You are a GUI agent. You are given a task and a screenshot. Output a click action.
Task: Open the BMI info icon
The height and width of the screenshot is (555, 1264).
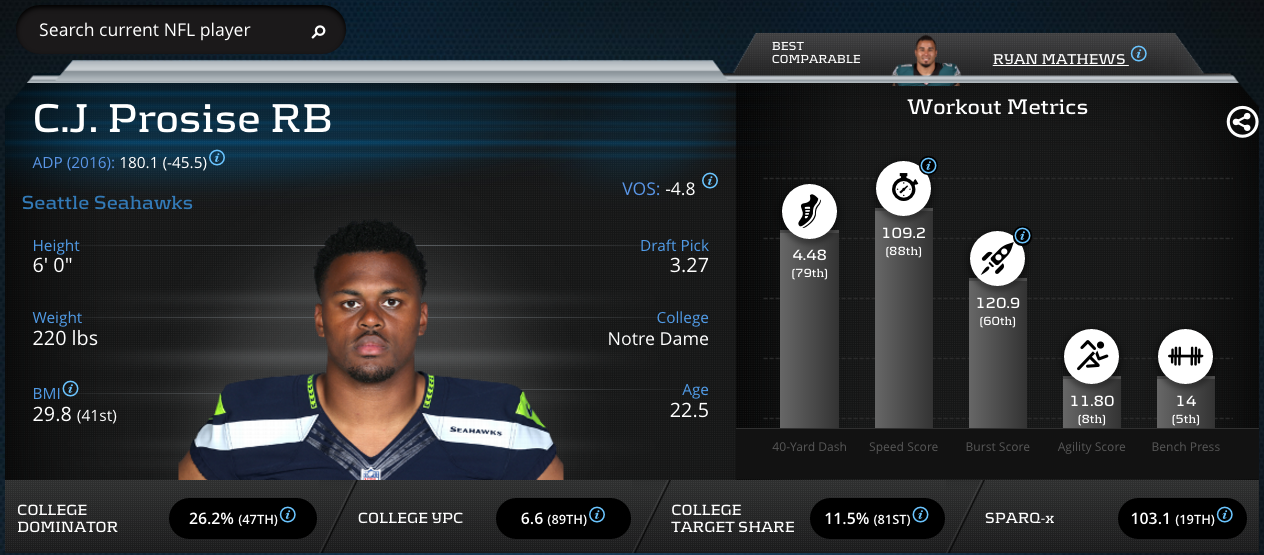[71, 389]
